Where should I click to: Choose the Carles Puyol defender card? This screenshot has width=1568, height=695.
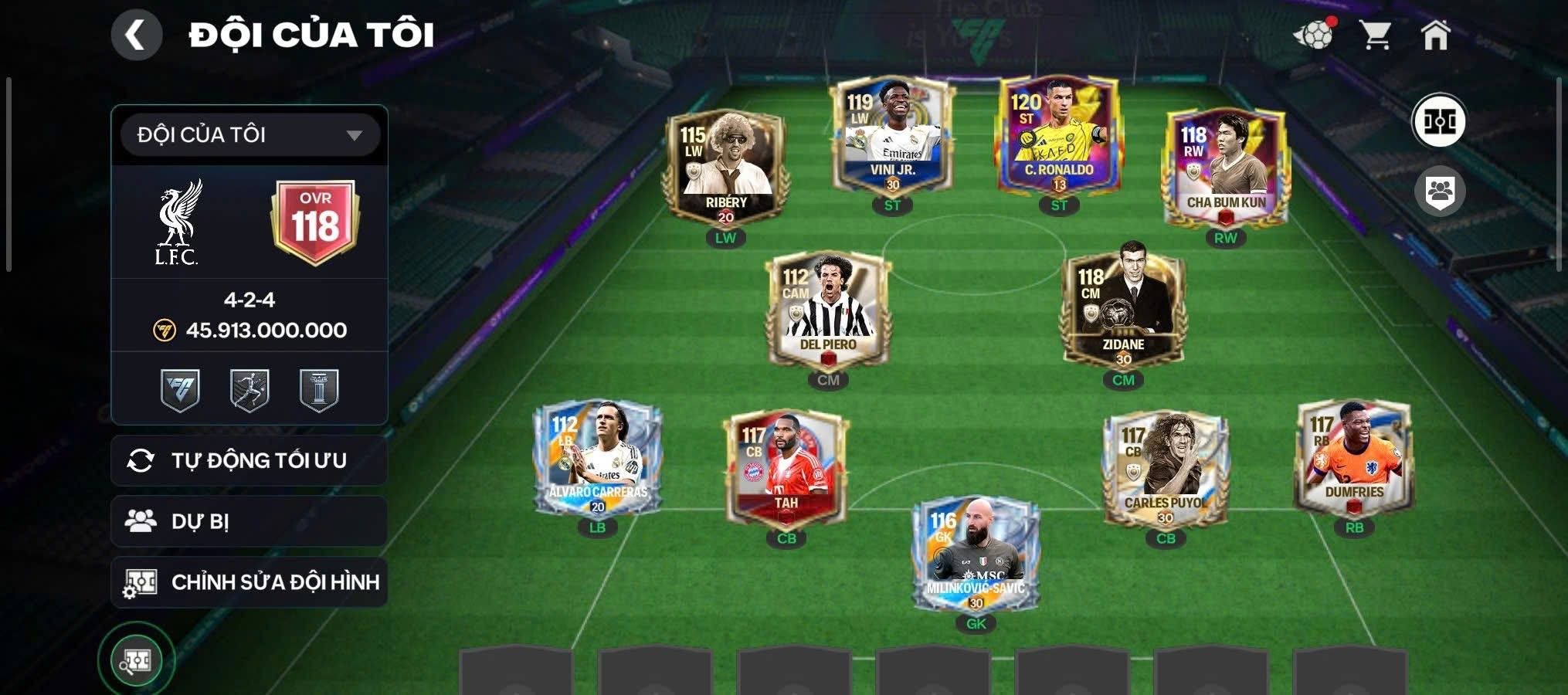click(x=1166, y=470)
